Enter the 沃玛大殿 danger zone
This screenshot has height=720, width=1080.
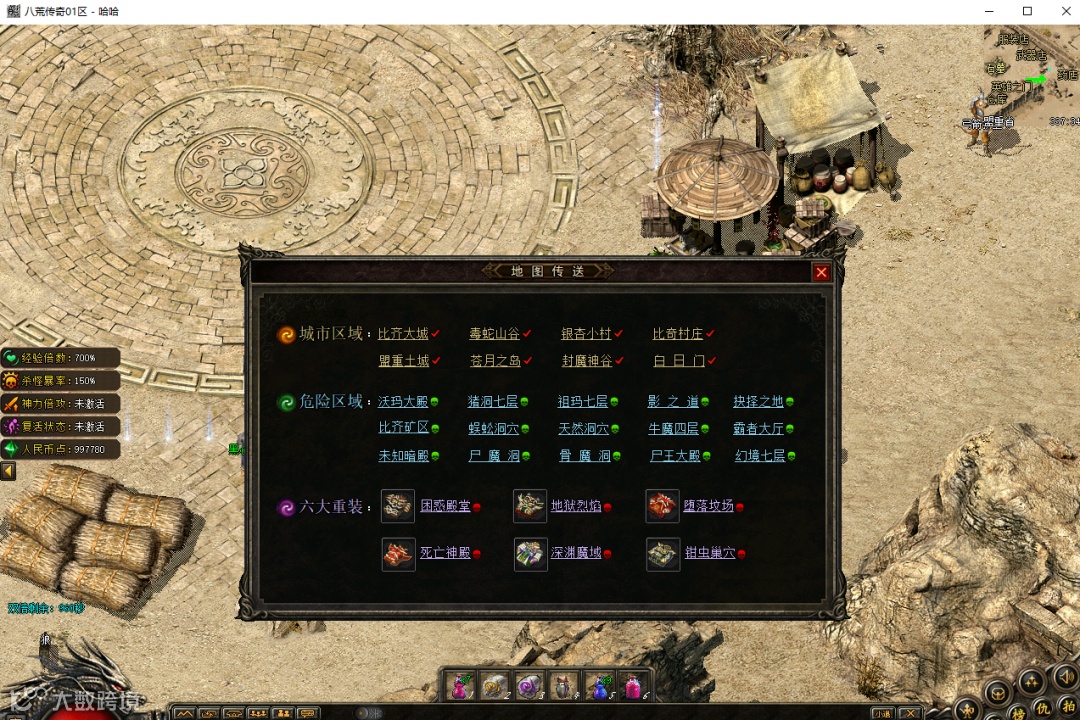pos(403,402)
